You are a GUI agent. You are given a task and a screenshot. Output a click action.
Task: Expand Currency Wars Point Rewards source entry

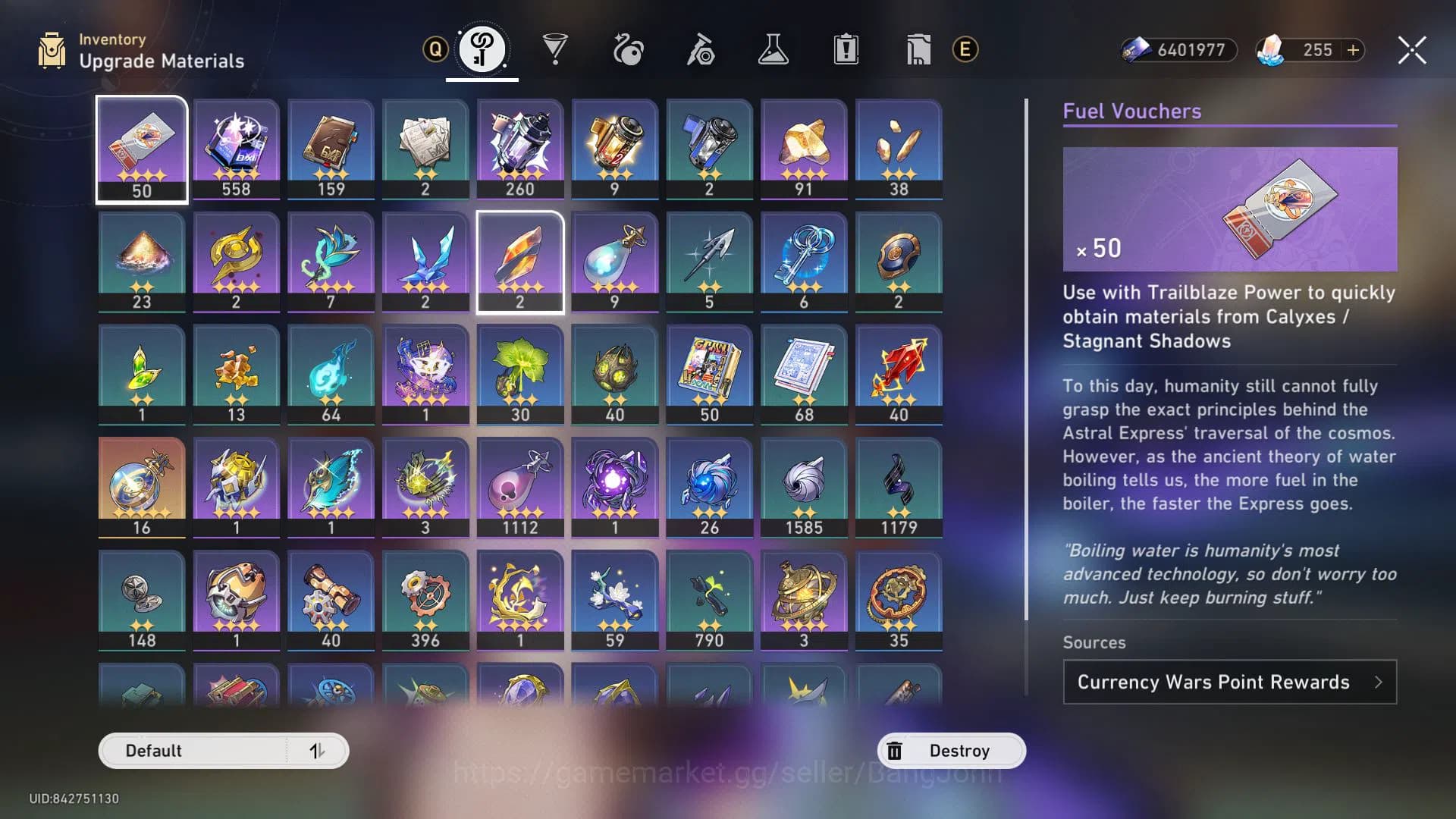point(1228,682)
